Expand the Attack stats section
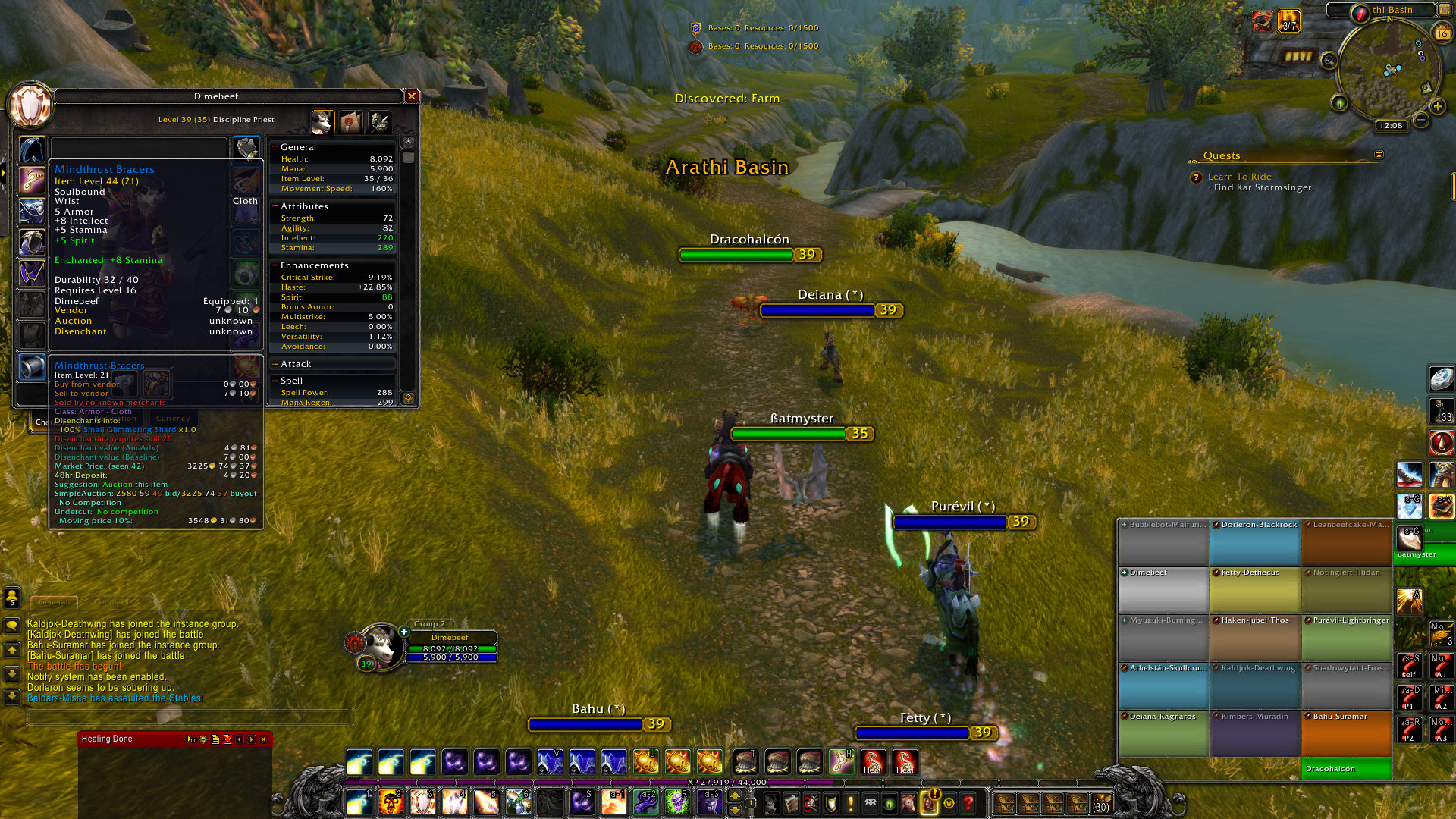The height and width of the screenshot is (819, 1456). (x=275, y=365)
